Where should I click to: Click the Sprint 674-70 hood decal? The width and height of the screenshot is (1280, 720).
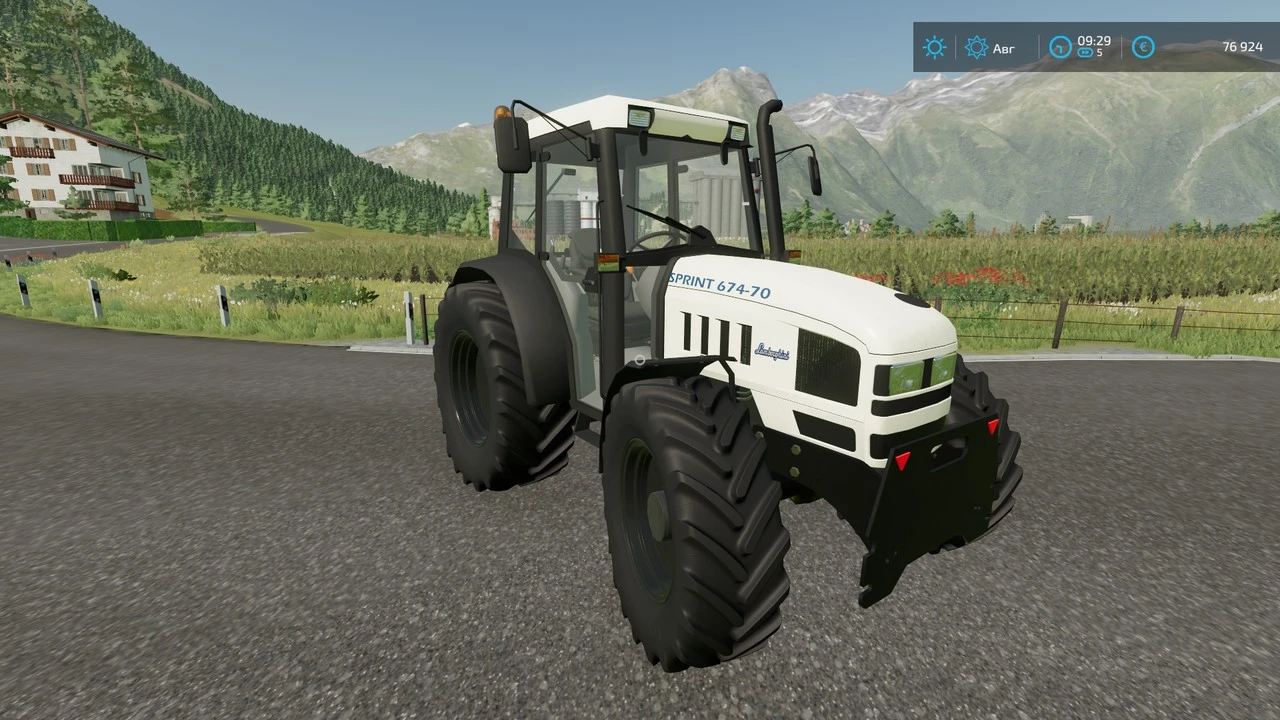(x=718, y=285)
